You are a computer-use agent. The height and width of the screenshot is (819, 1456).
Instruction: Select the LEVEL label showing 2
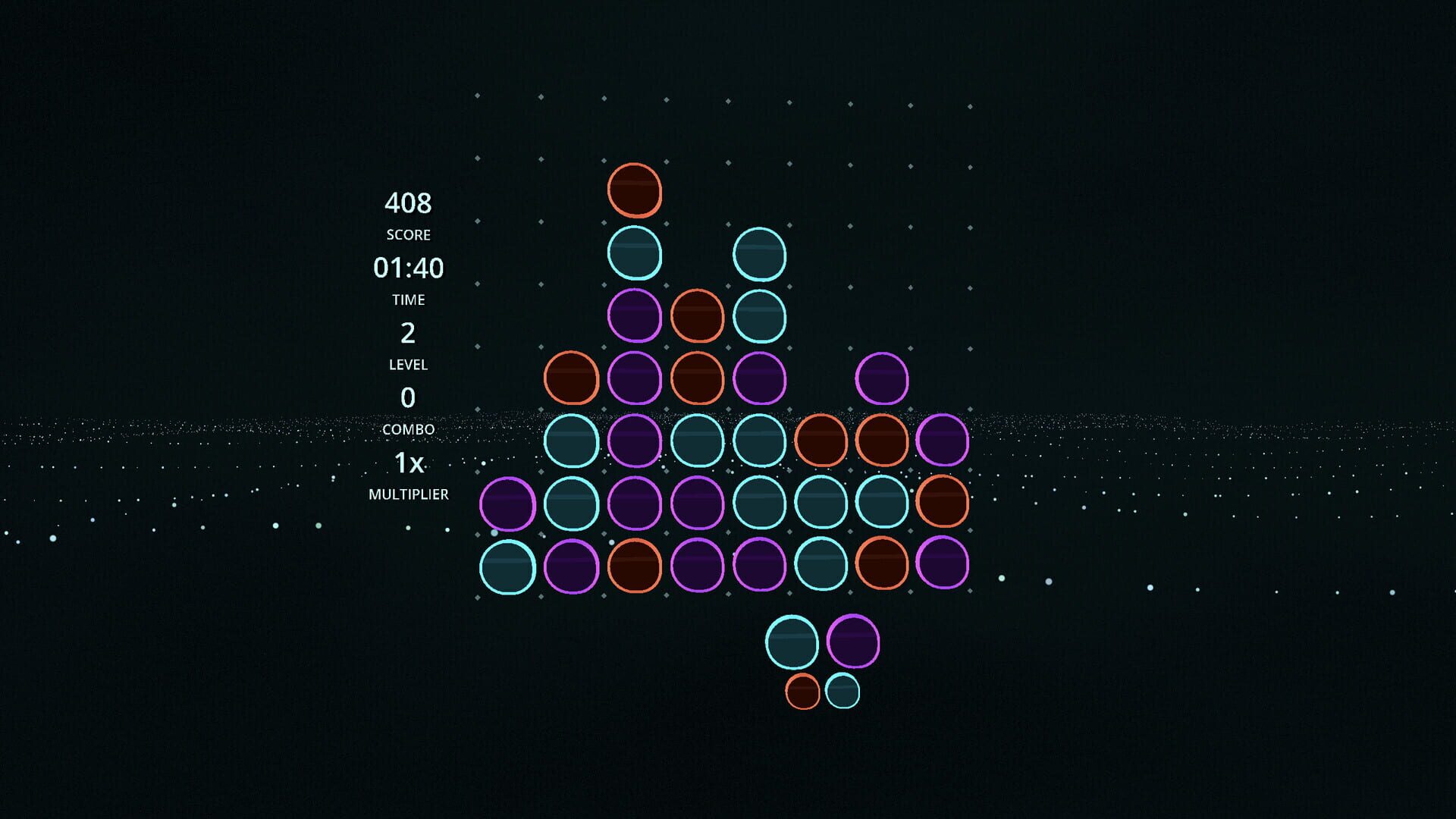[407, 364]
